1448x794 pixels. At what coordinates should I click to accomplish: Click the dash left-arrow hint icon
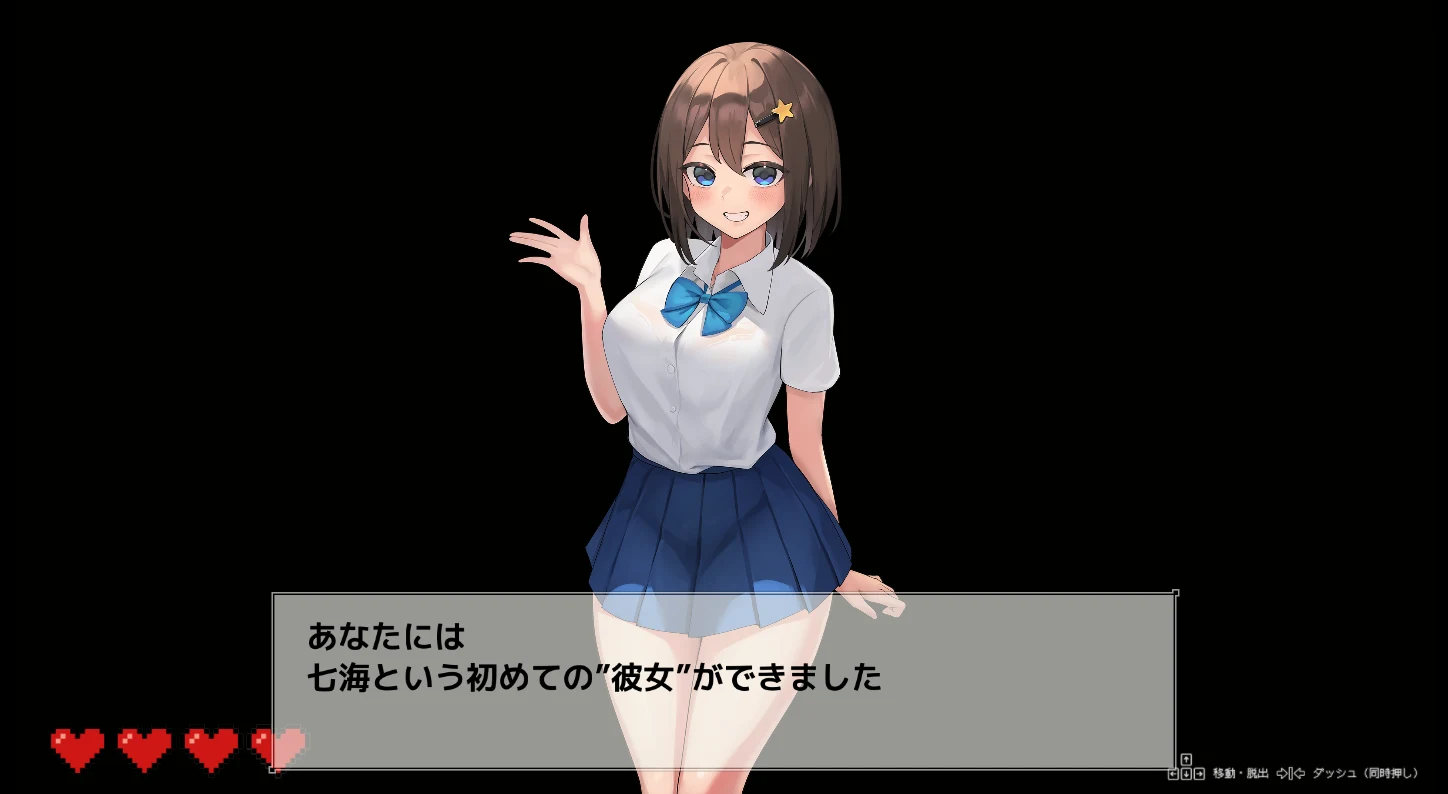pyautogui.click(x=1301, y=773)
